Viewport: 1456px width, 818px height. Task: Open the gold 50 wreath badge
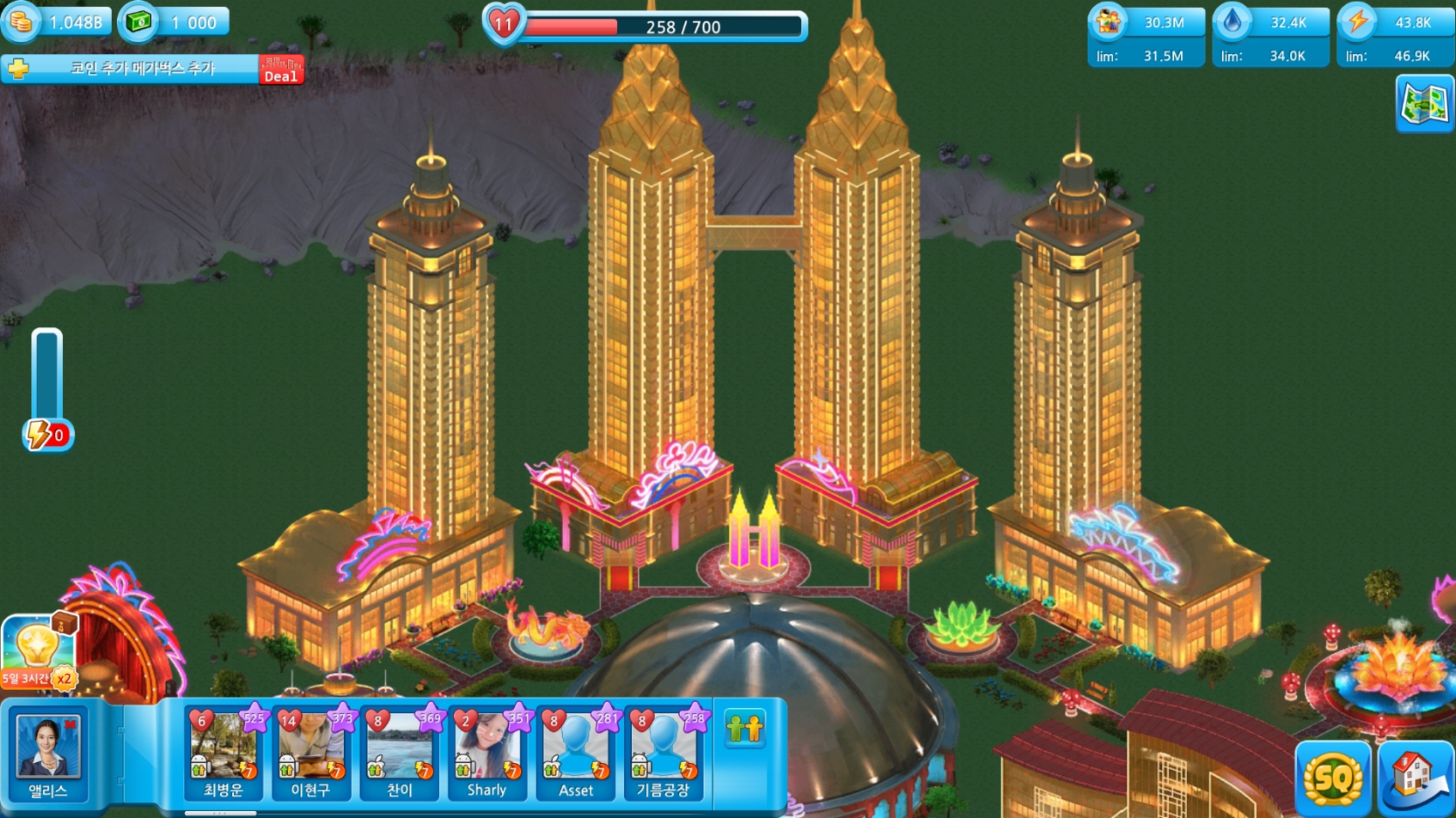(1332, 776)
